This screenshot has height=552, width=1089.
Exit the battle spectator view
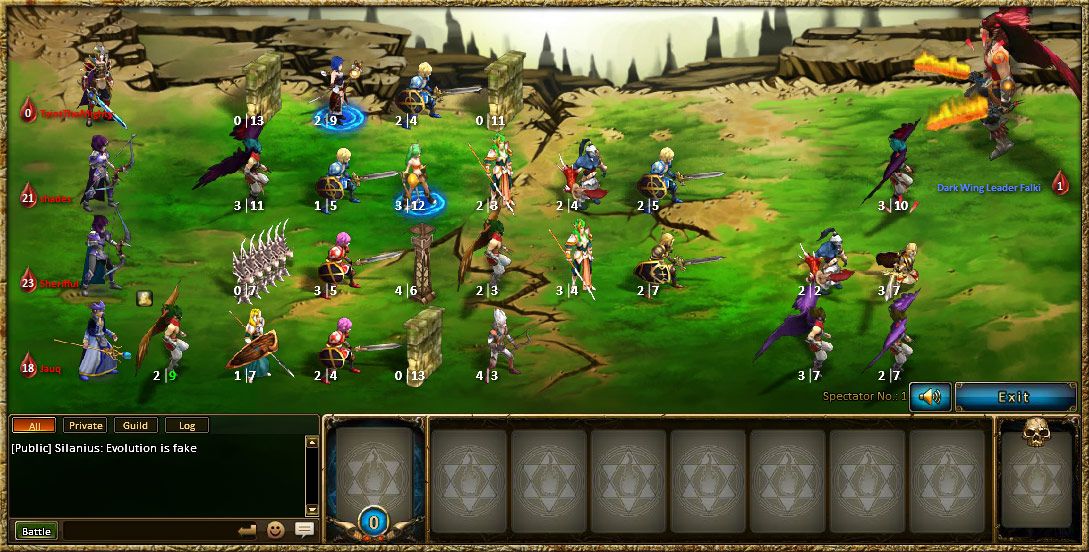point(1013,397)
